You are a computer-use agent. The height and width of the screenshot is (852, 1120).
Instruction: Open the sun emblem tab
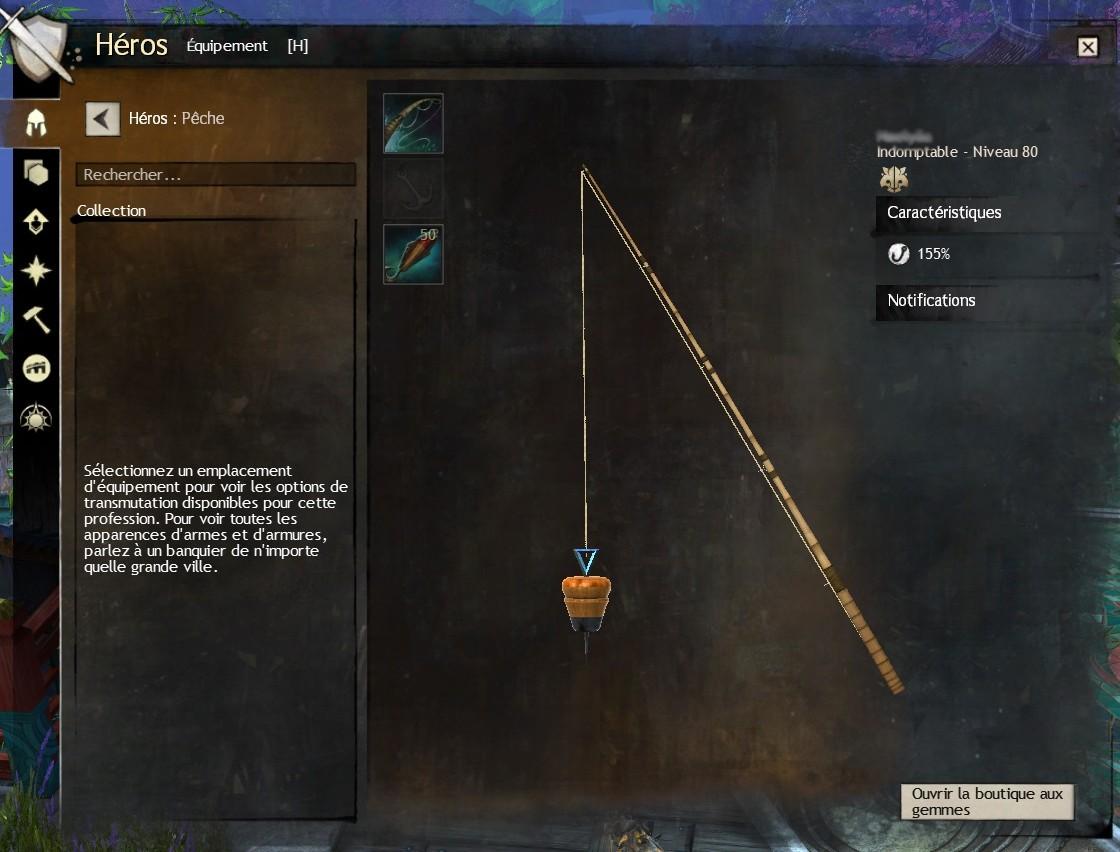tap(36, 418)
